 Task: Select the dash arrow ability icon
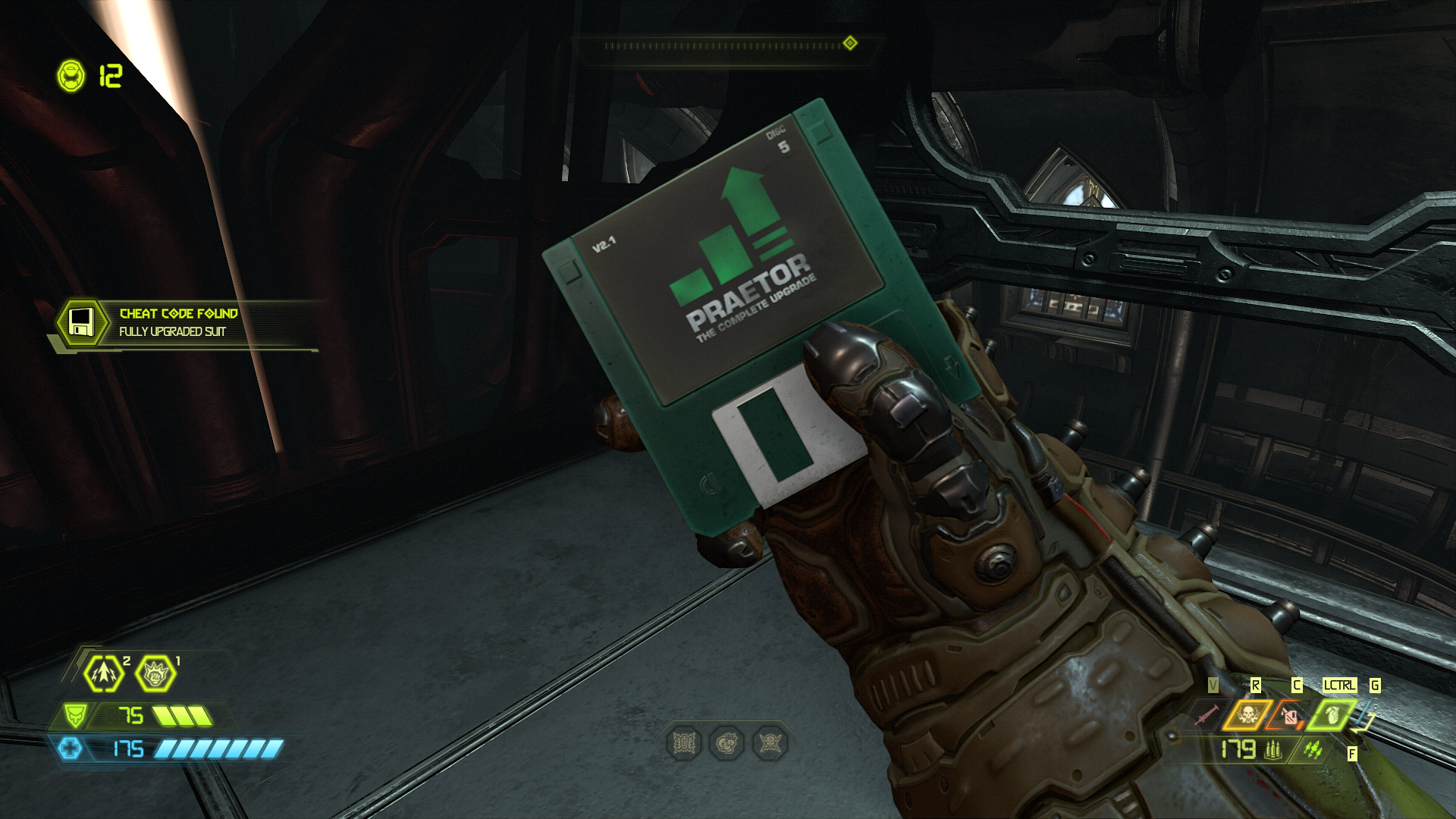[104, 673]
